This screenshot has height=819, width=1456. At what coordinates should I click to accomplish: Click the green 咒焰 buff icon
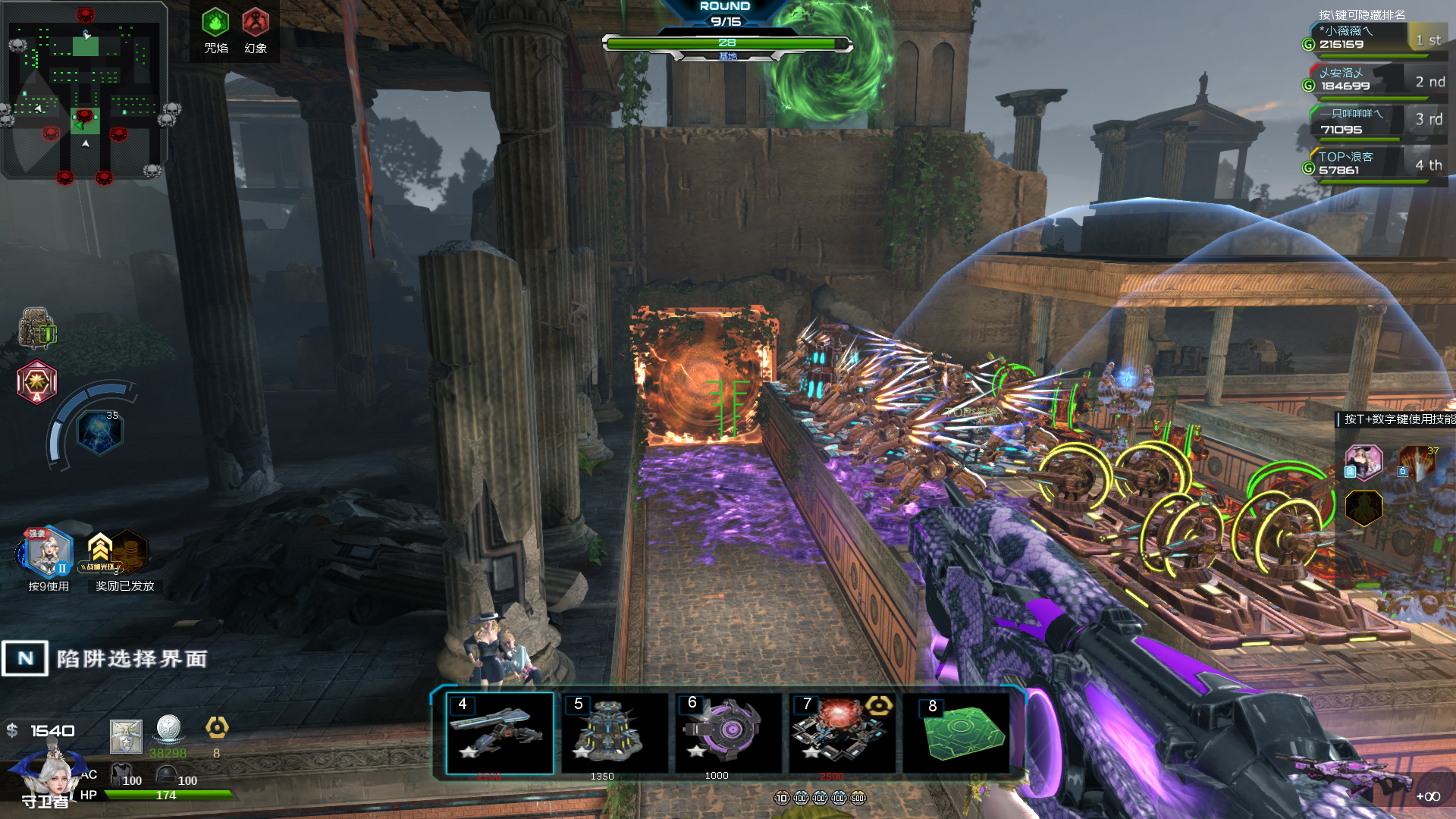click(x=215, y=23)
